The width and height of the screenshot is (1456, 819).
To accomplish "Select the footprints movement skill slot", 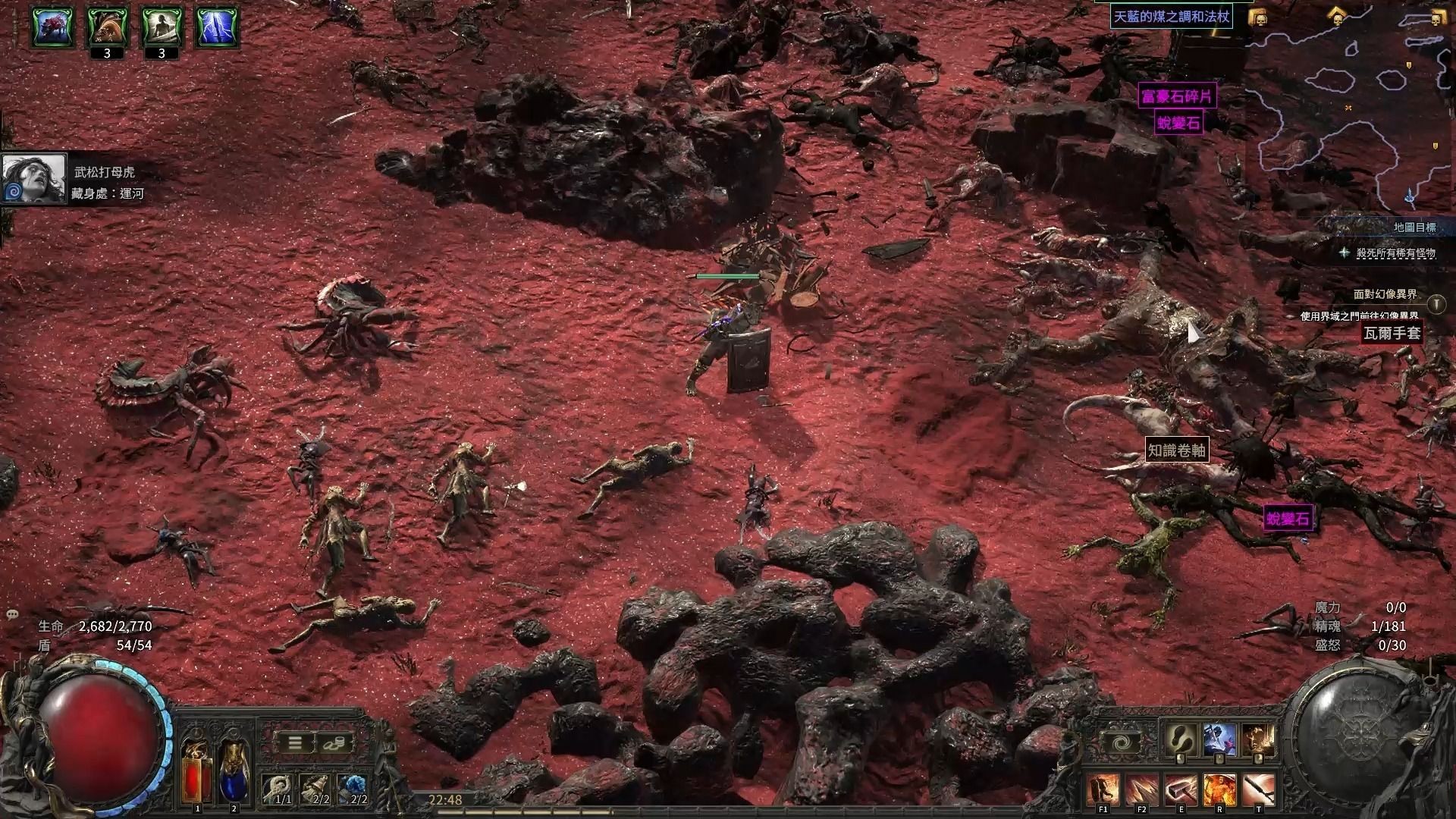I will [x=1180, y=739].
